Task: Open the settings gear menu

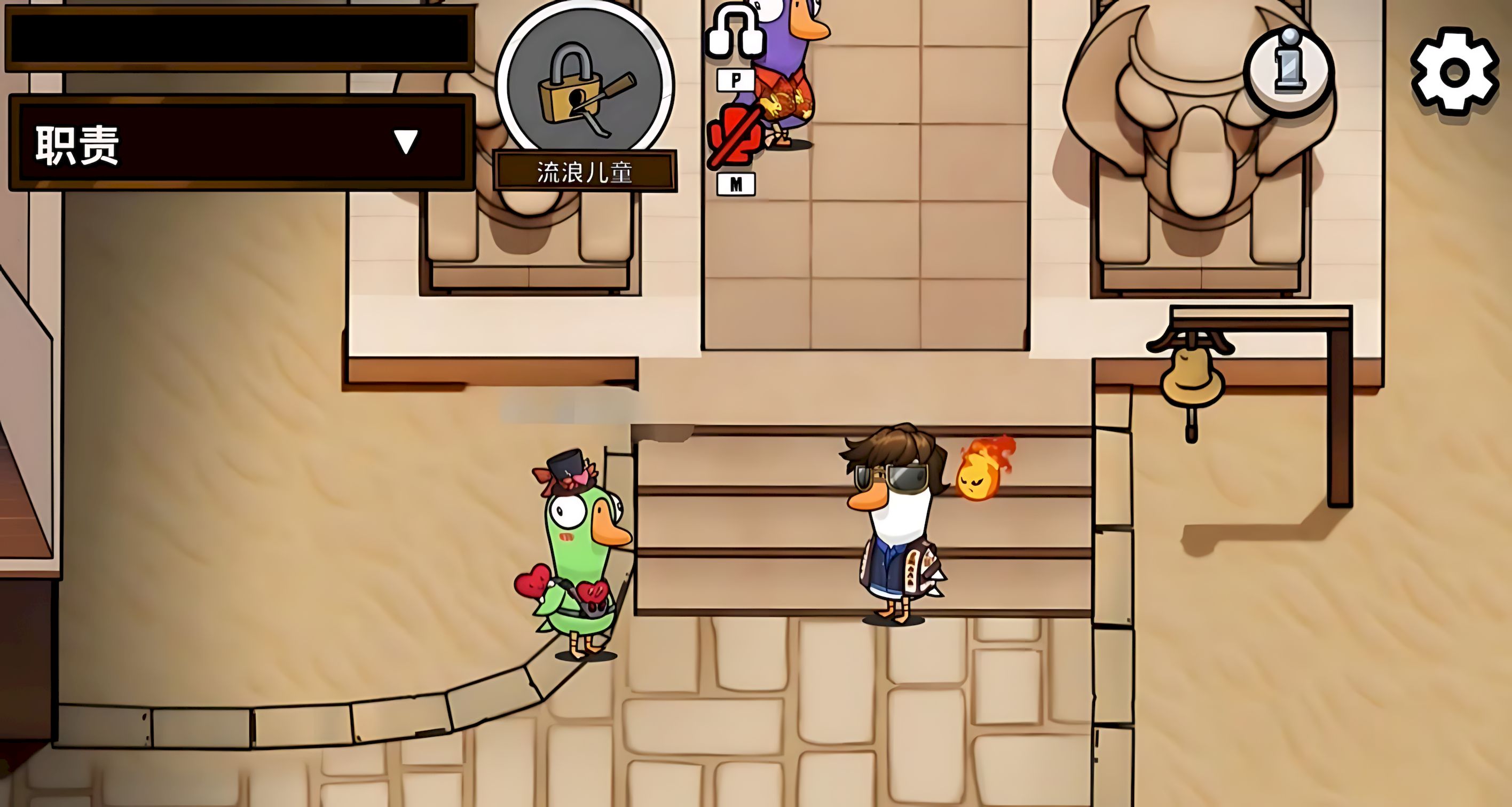Action: click(x=1454, y=73)
